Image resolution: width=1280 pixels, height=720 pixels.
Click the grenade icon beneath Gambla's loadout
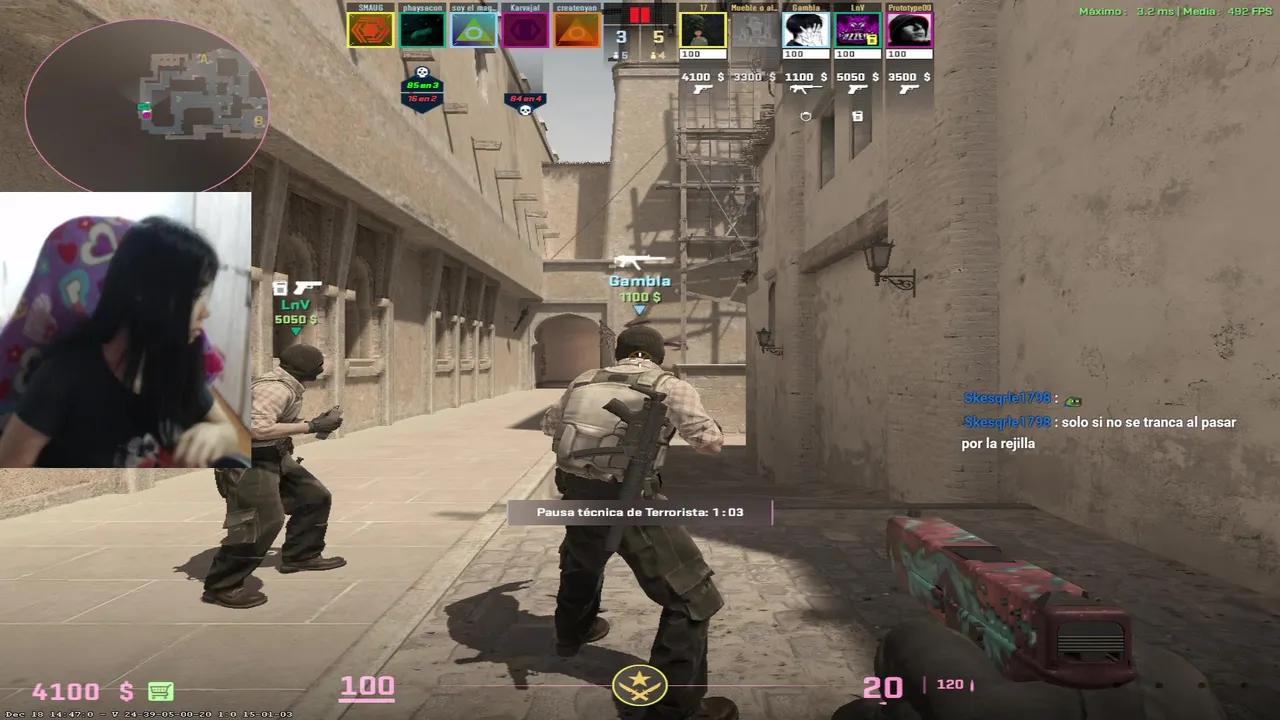pos(806,116)
